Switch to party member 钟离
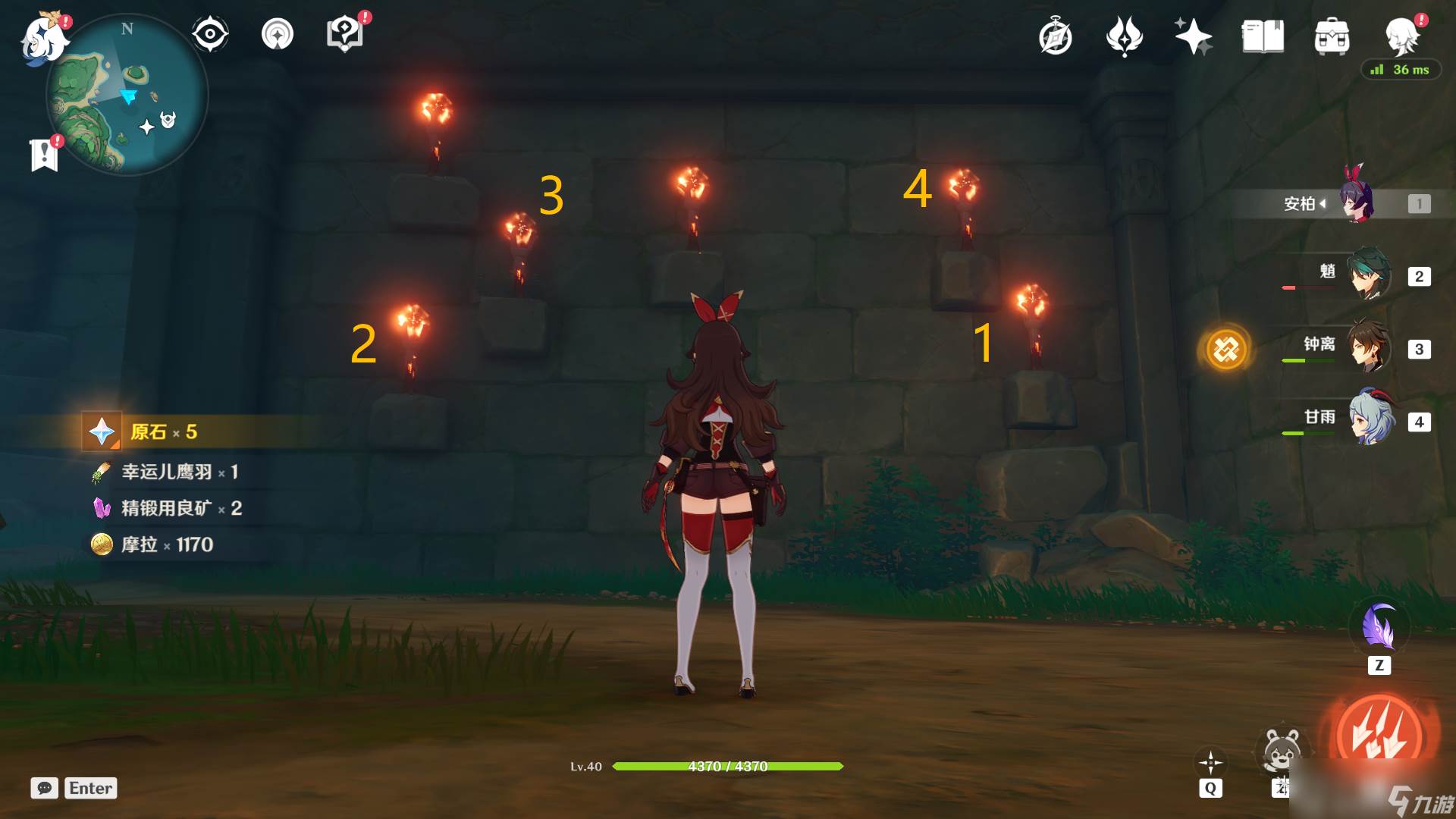 (1370, 347)
